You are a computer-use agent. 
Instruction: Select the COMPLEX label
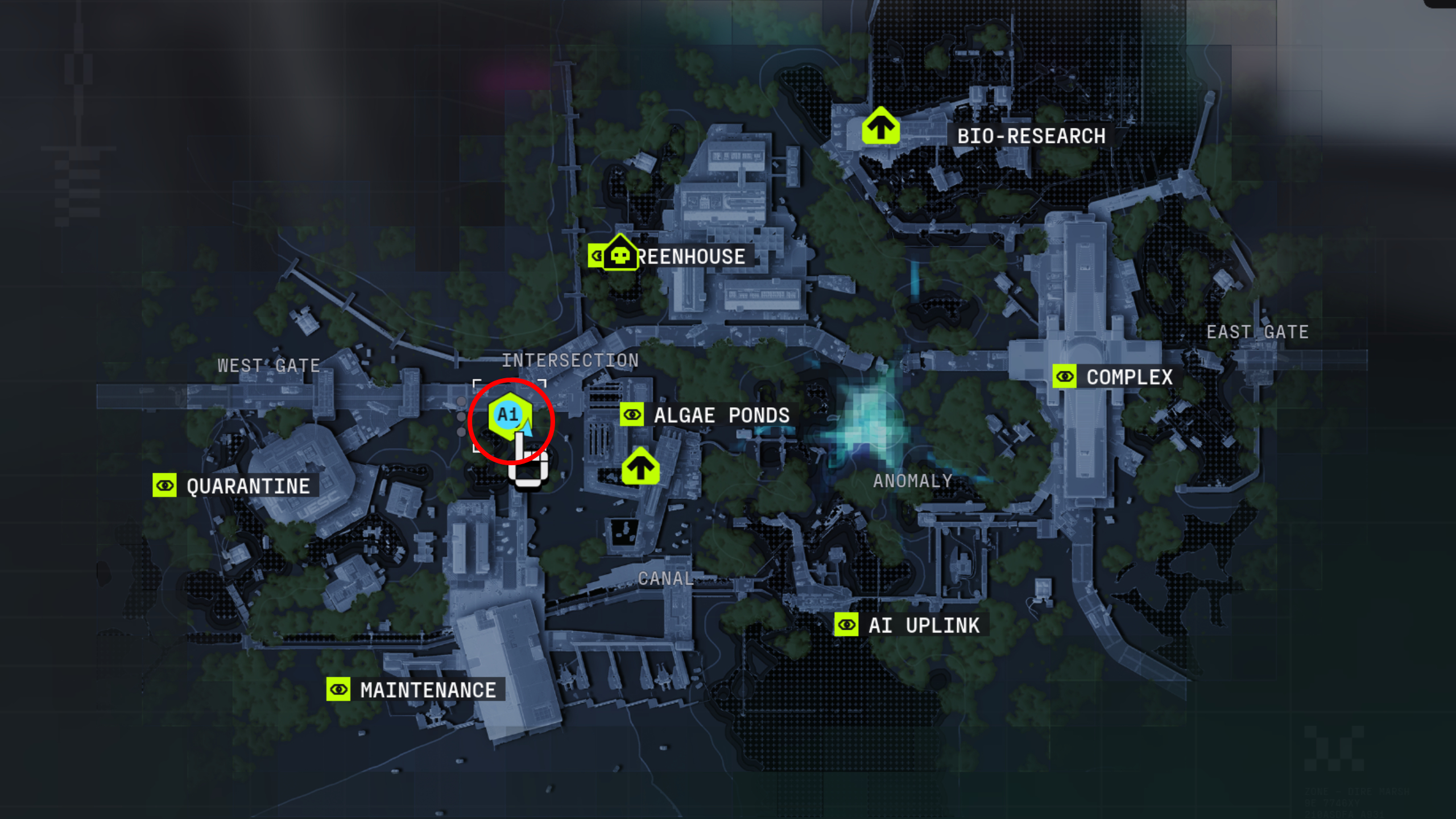[1128, 377]
